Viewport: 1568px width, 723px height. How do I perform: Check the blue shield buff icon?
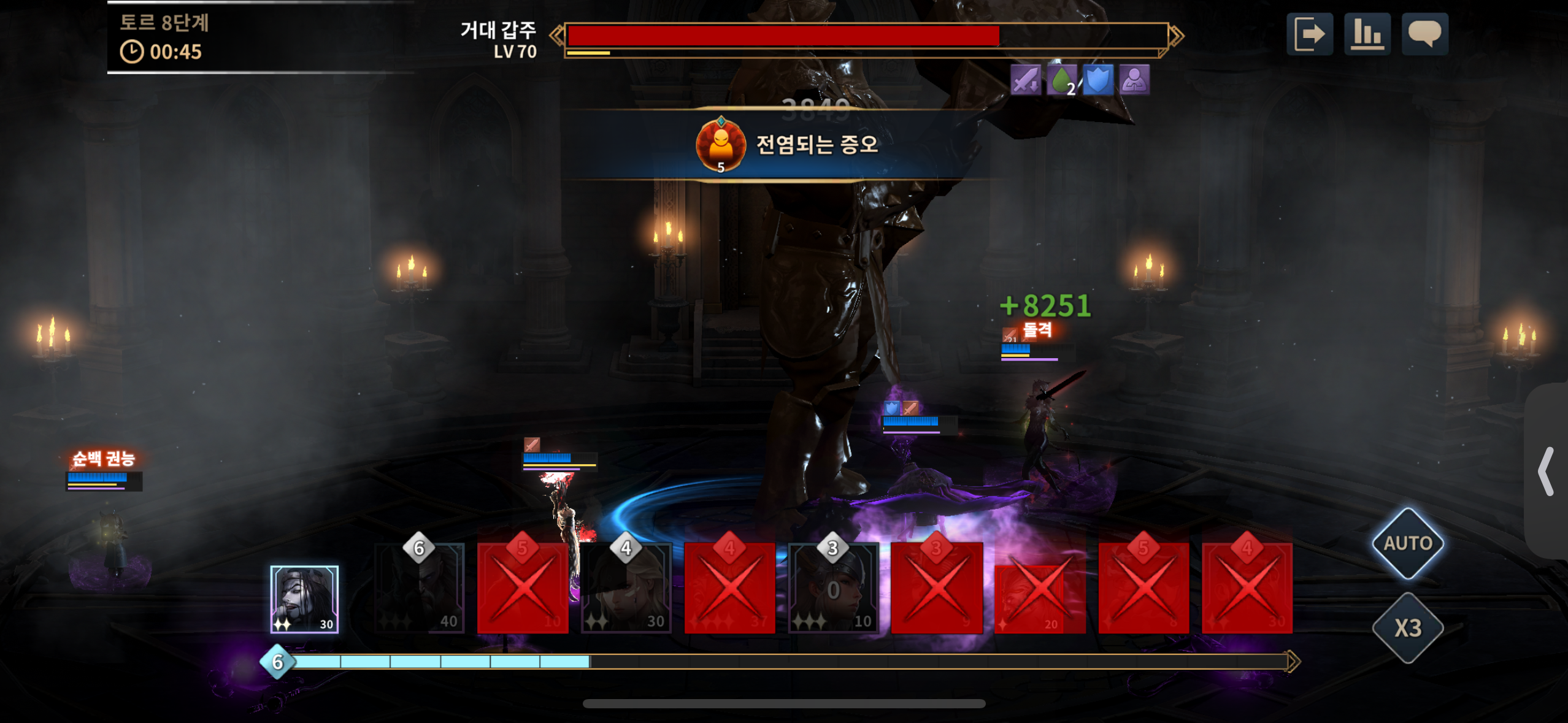point(1097,80)
